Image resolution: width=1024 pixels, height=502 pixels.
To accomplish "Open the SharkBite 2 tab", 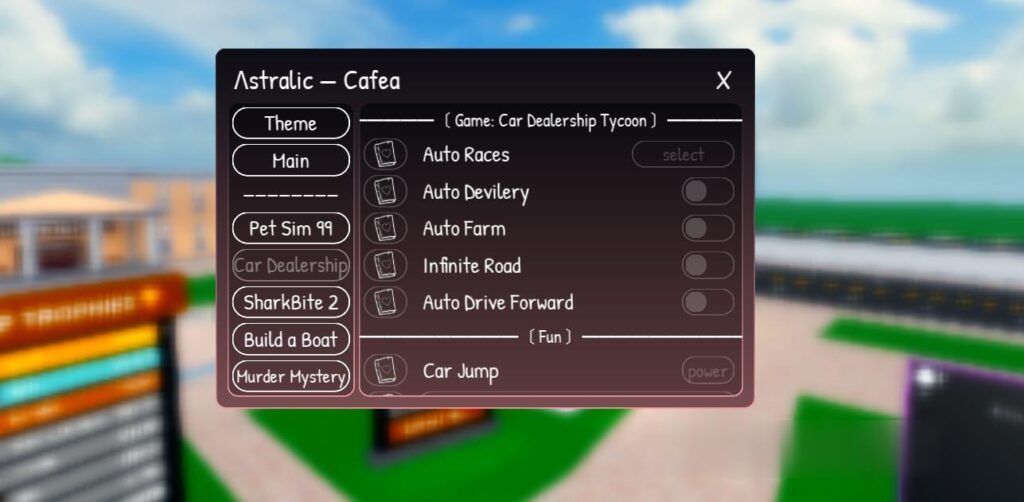I will 291,302.
